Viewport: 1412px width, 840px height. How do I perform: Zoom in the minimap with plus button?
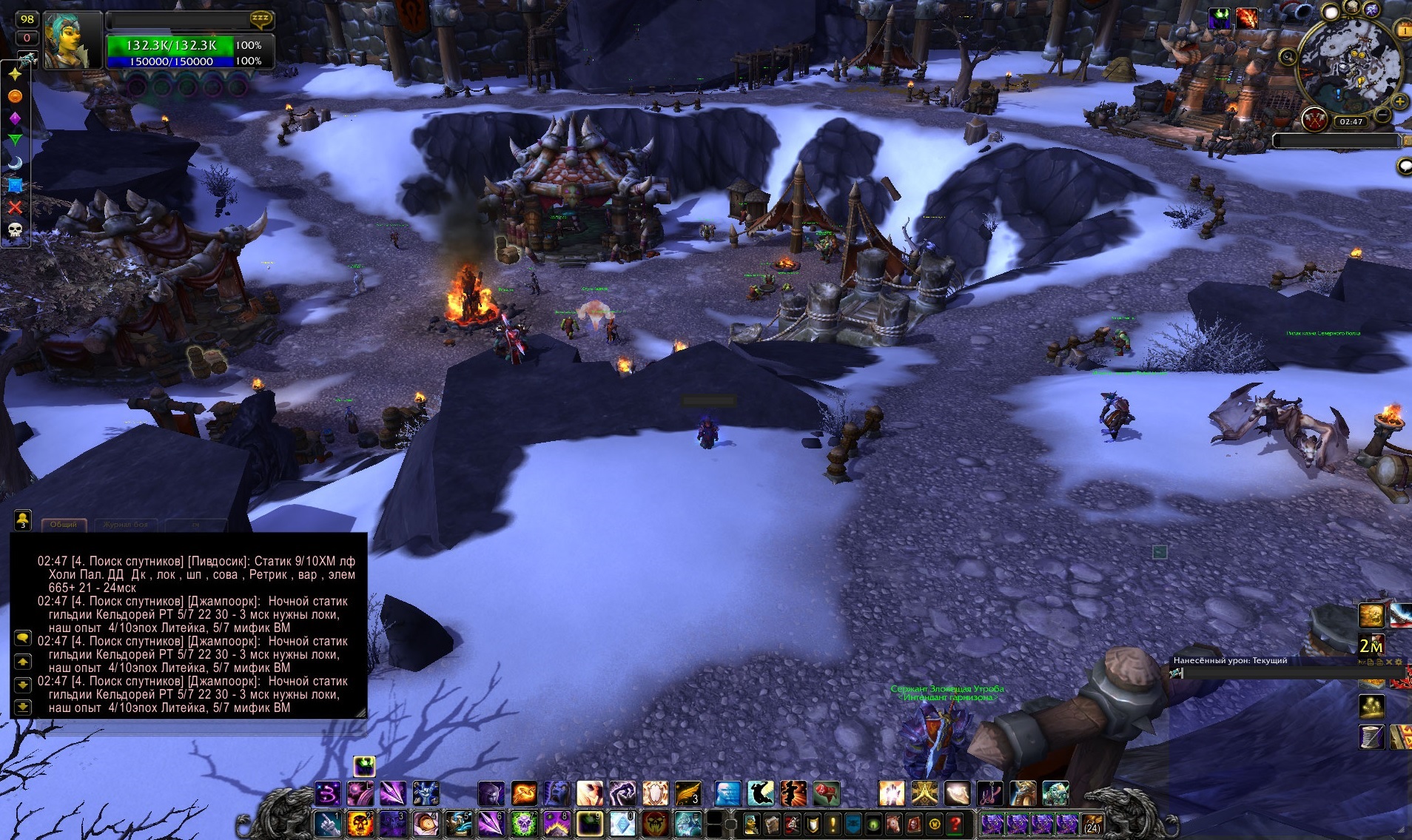(x=1399, y=101)
